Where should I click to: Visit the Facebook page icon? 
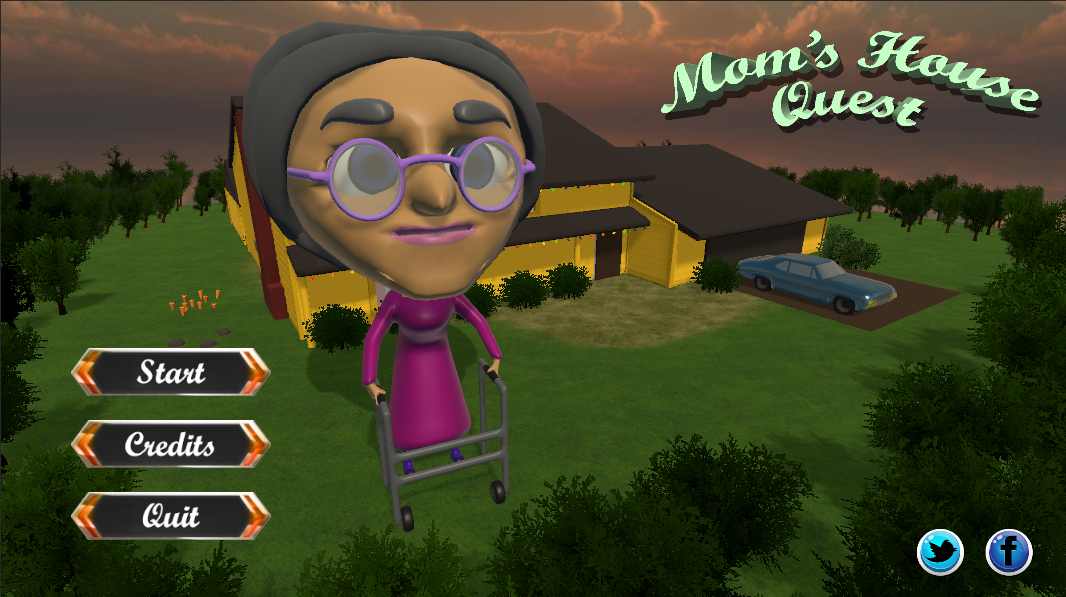tap(1009, 551)
